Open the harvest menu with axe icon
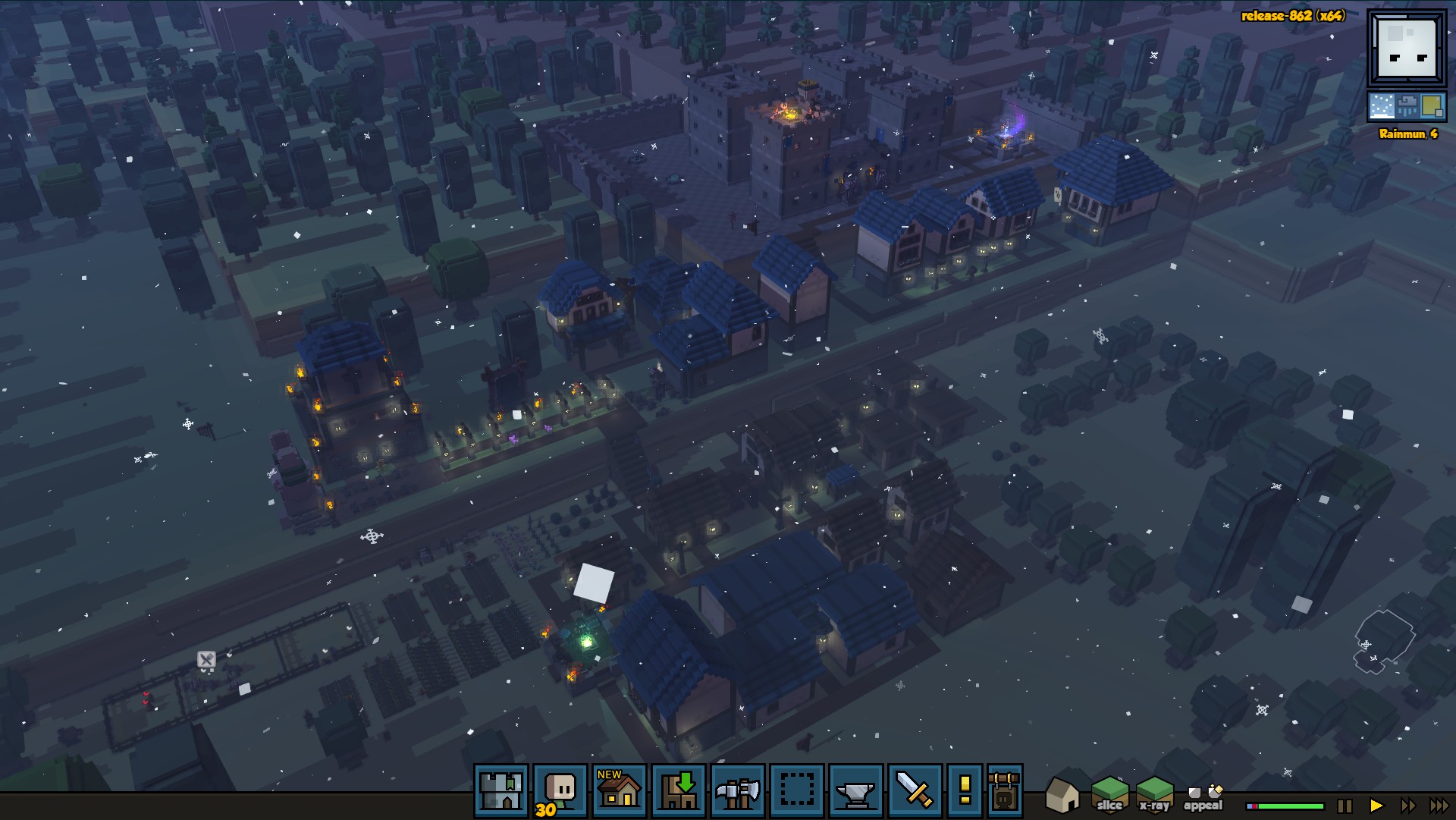This screenshot has width=1456, height=820. (x=738, y=791)
